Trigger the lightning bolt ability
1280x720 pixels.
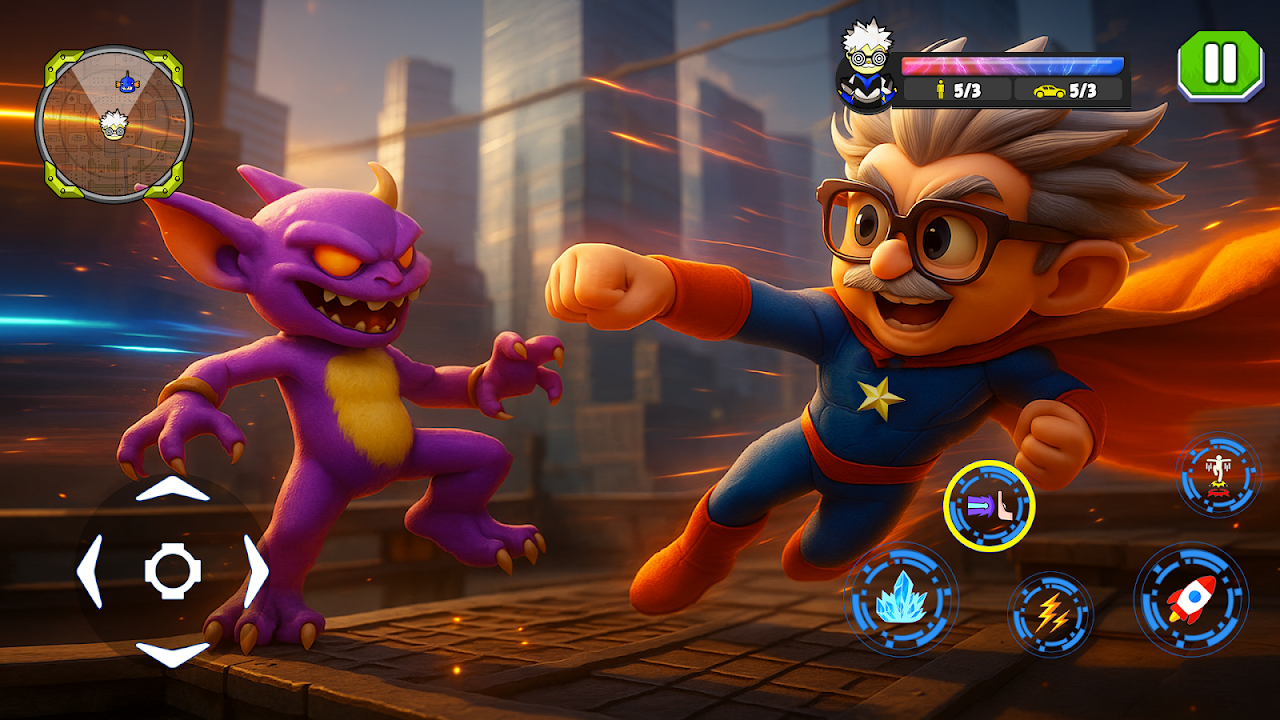click(1051, 614)
